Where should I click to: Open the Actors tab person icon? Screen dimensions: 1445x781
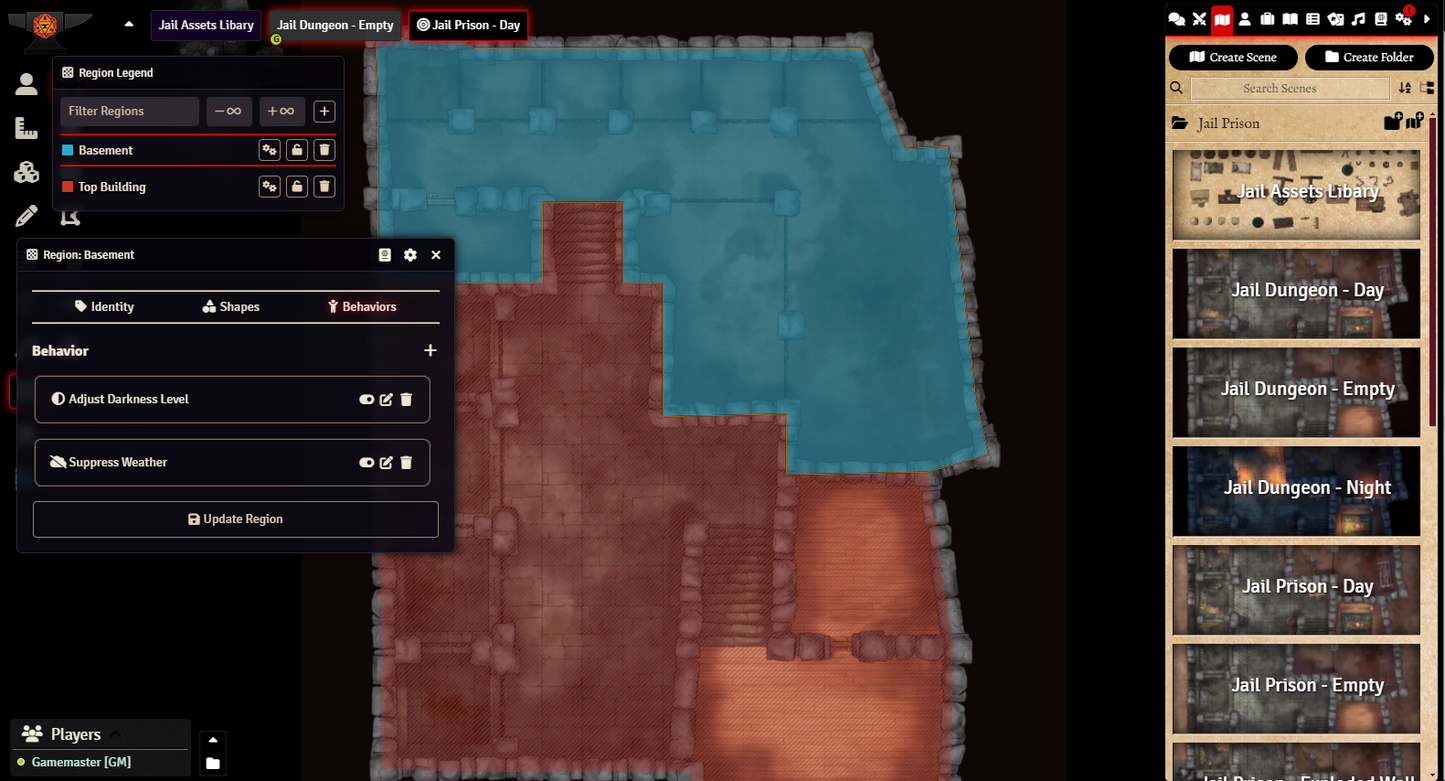(1245, 18)
